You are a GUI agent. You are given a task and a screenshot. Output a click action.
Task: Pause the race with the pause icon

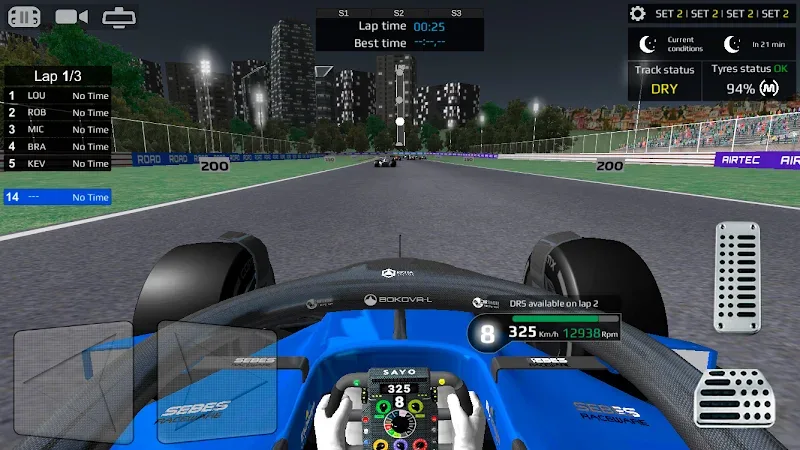(x=24, y=16)
